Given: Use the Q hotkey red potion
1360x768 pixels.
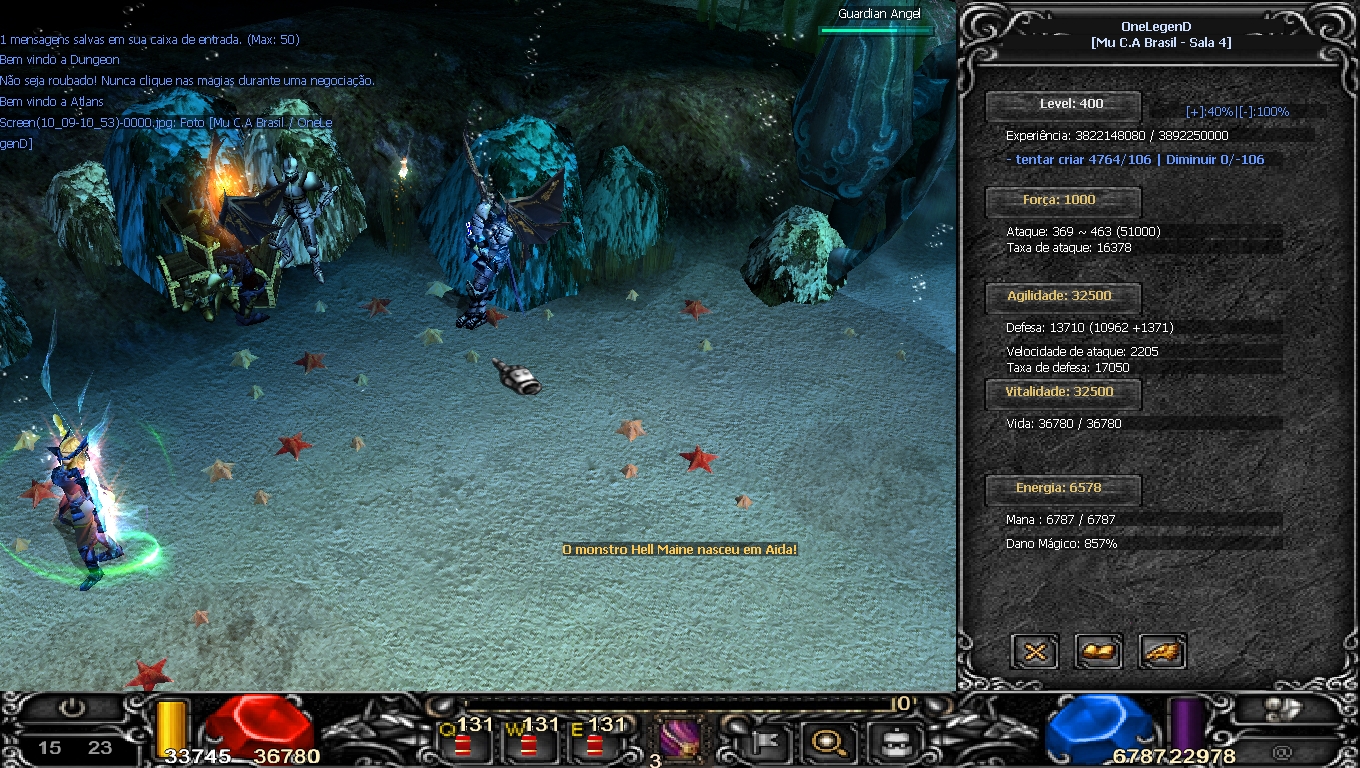Looking at the screenshot, I should click(462, 744).
